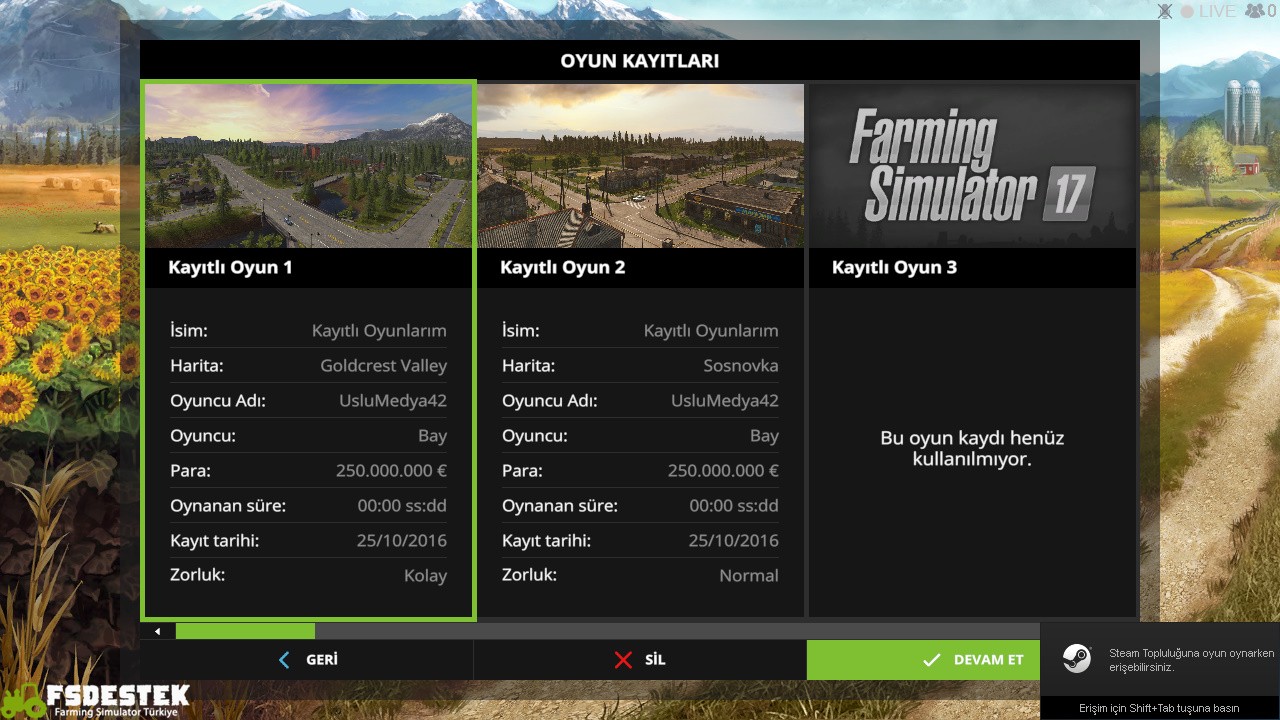Open the Kayıtlı Oyun 2 map thumbnail
The width and height of the screenshot is (1280, 720).
(640, 165)
